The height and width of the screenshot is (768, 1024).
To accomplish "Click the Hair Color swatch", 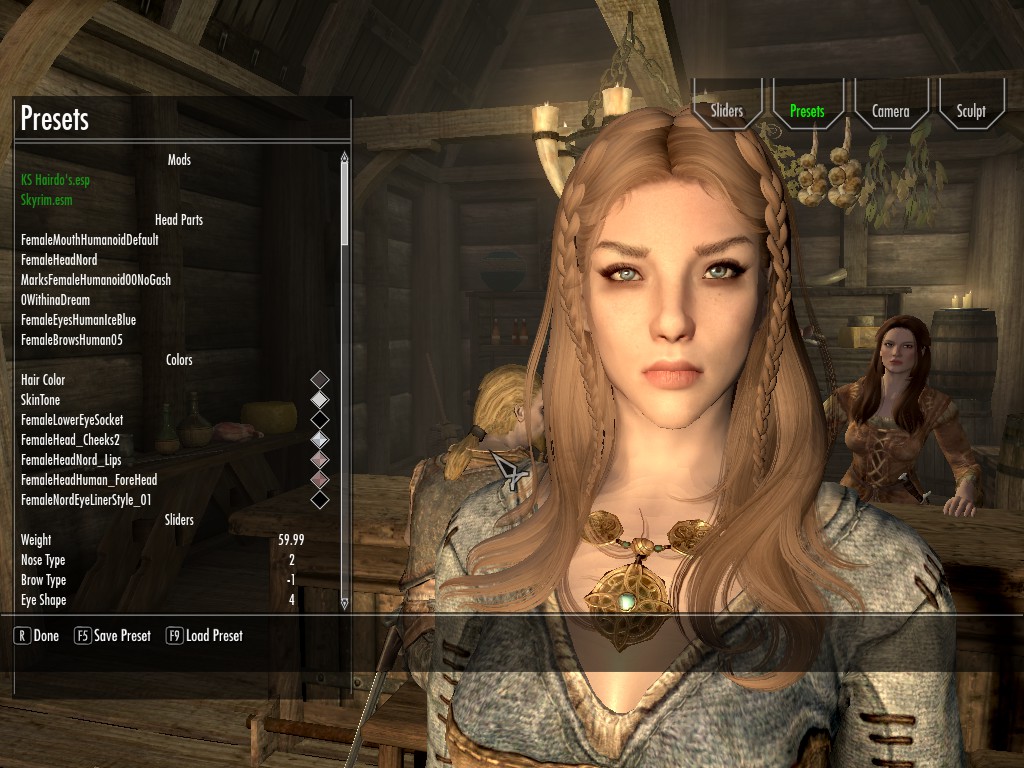I will point(320,380).
